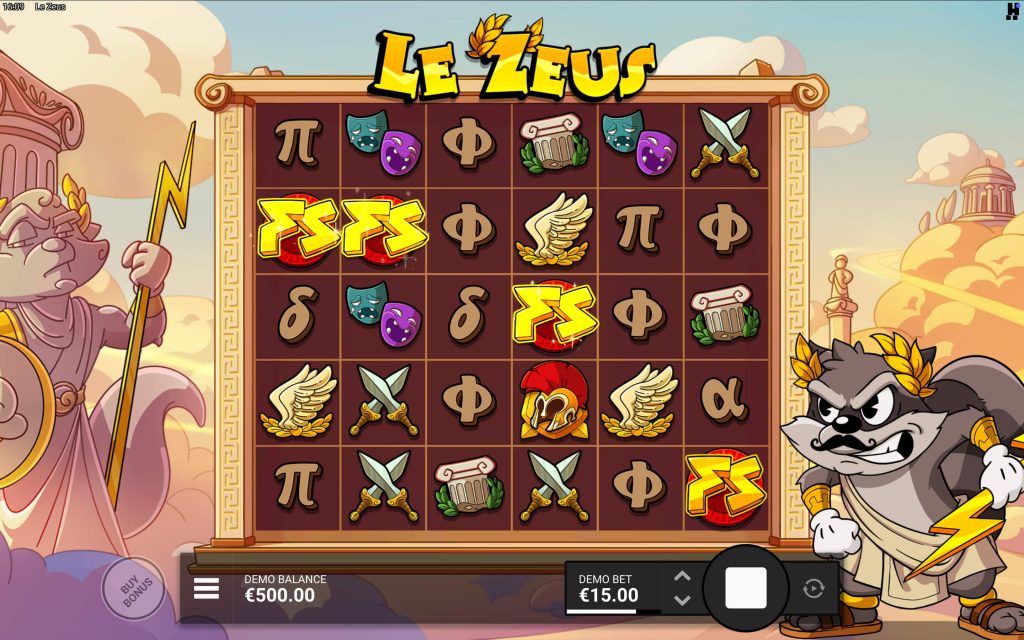Screen dimensions: 1024x640
Task: Increase the bet with the up arrow
Action: tap(682, 576)
